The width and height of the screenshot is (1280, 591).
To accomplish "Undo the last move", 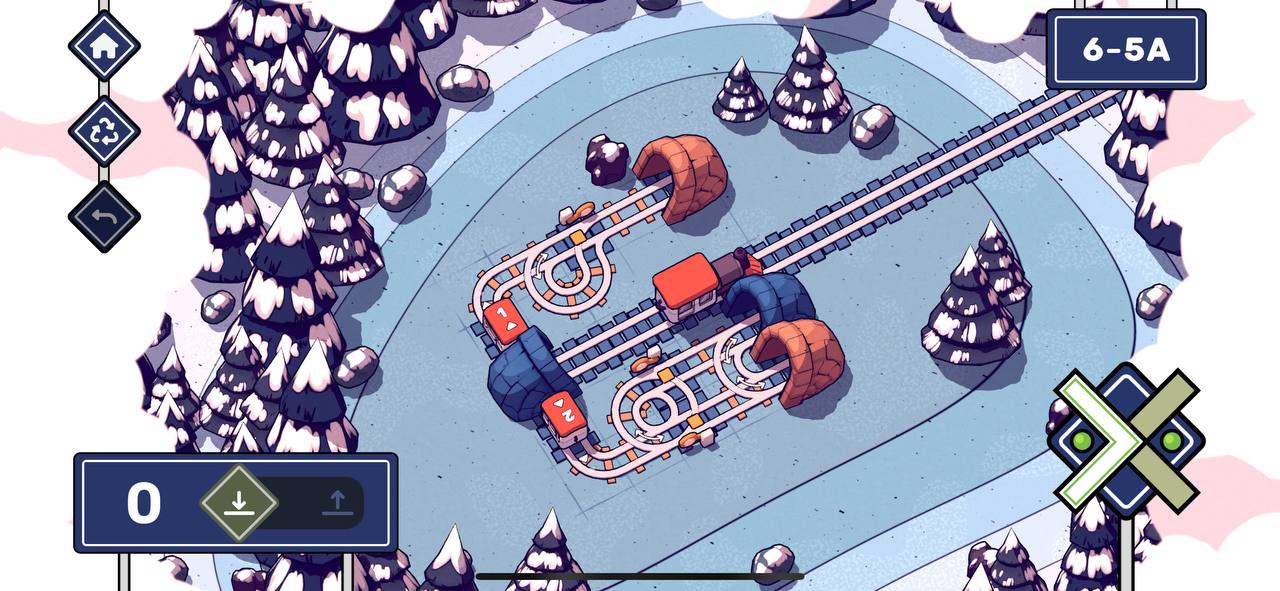I will point(104,217).
